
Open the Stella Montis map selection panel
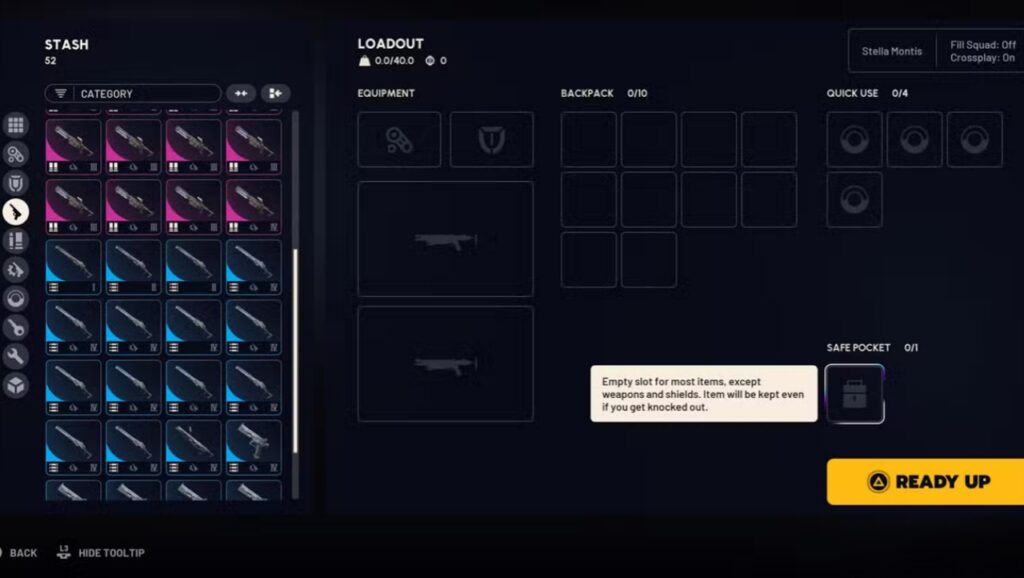click(892, 51)
